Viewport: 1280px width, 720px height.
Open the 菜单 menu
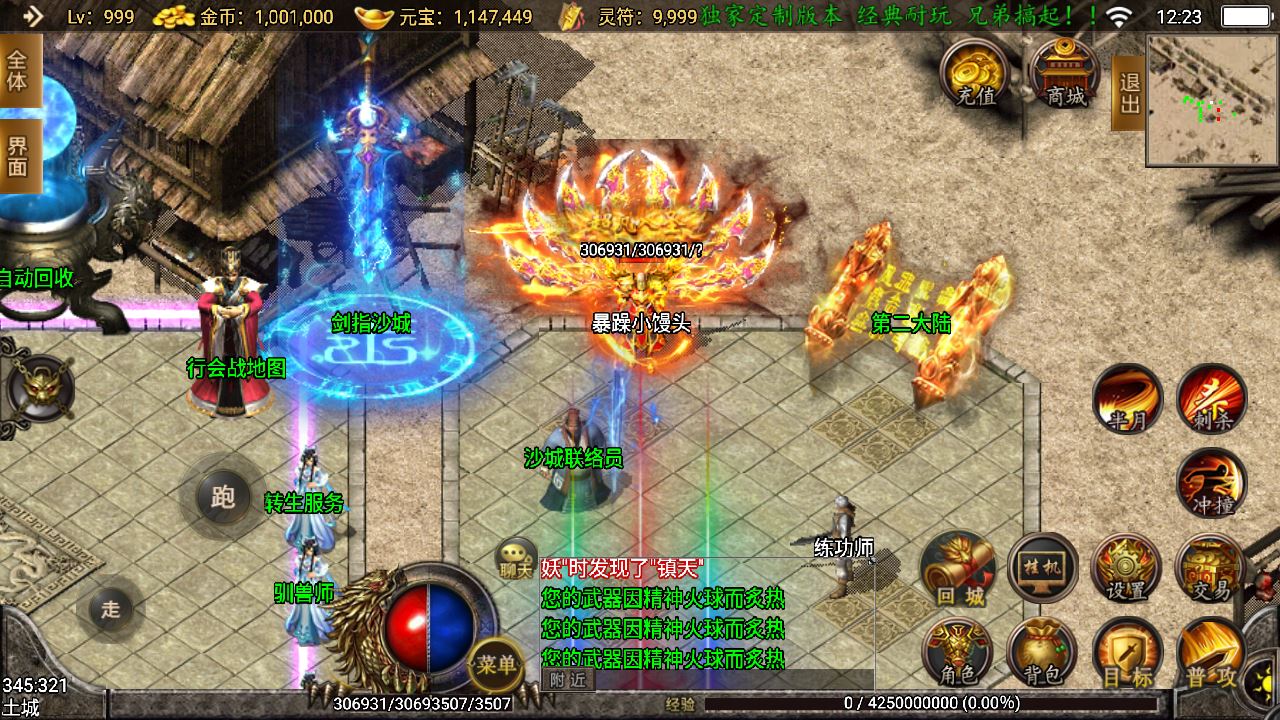(x=496, y=664)
